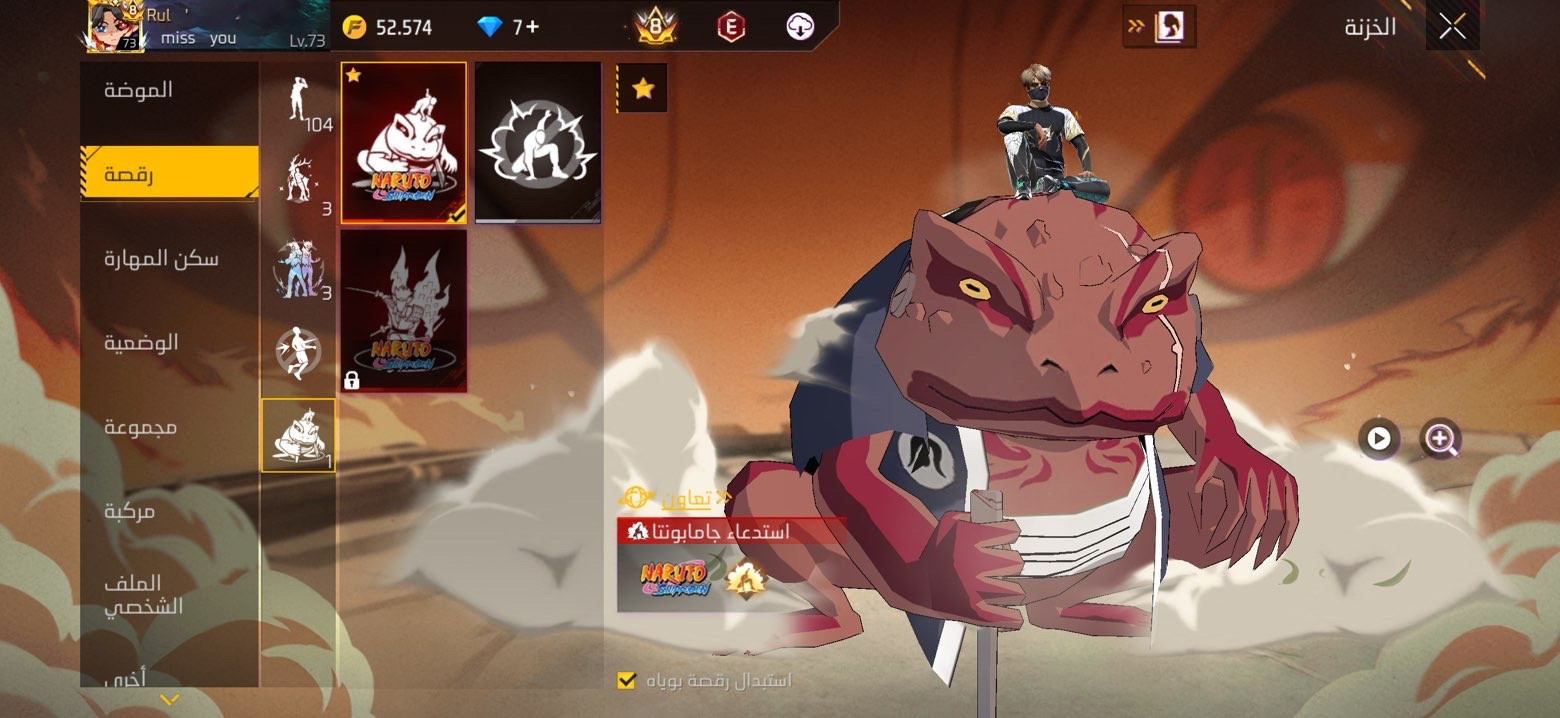Open the الموضة fashion category
The height and width of the screenshot is (718, 1560).
(140, 90)
